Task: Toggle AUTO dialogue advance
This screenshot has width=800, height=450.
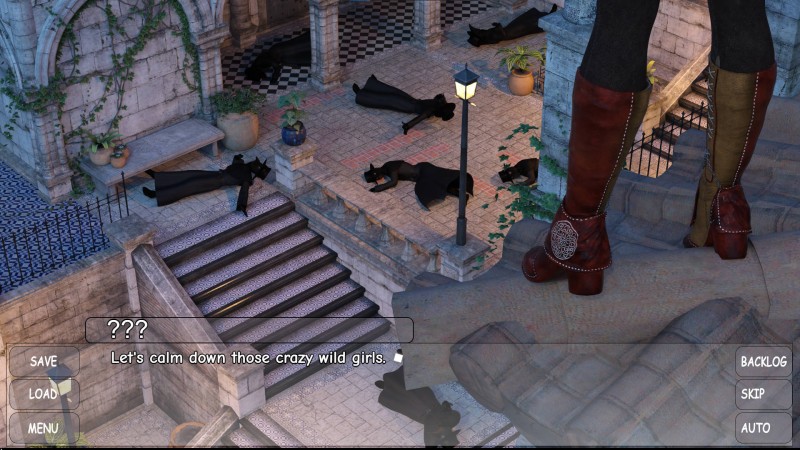Action: click(763, 428)
